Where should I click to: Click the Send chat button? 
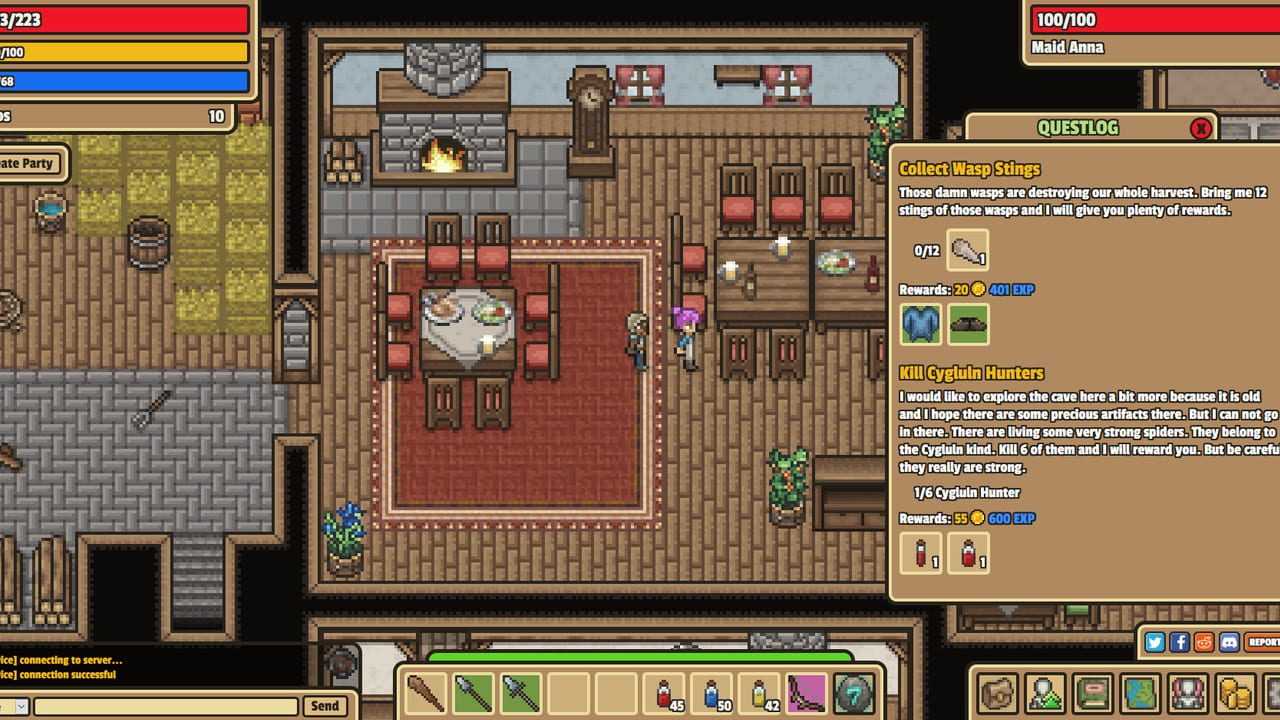pos(324,706)
